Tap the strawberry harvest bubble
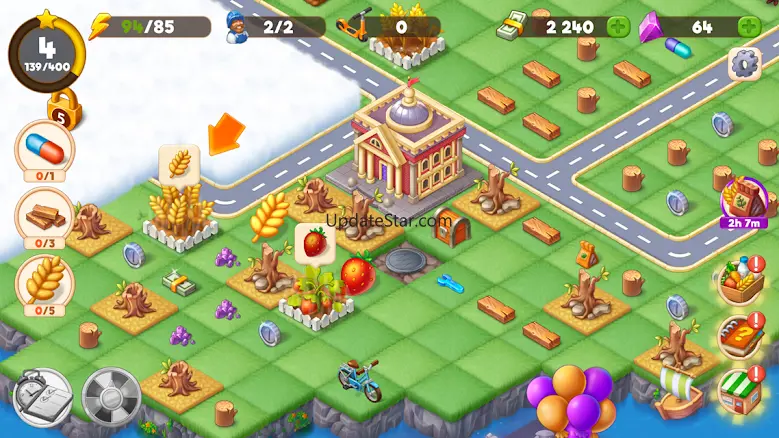 tap(314, 243)
